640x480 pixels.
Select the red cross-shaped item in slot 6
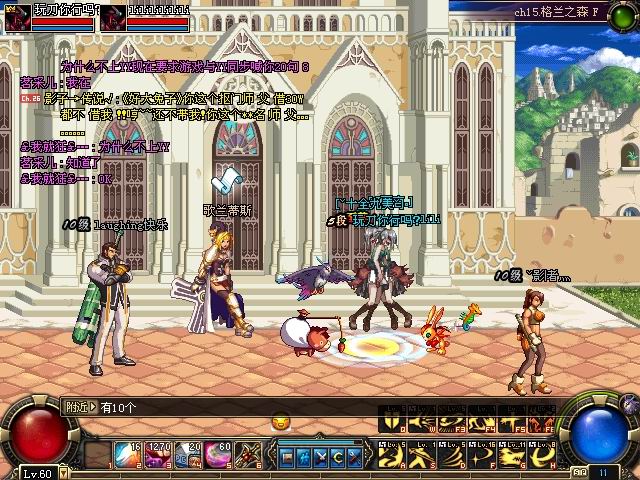(247, 456)
